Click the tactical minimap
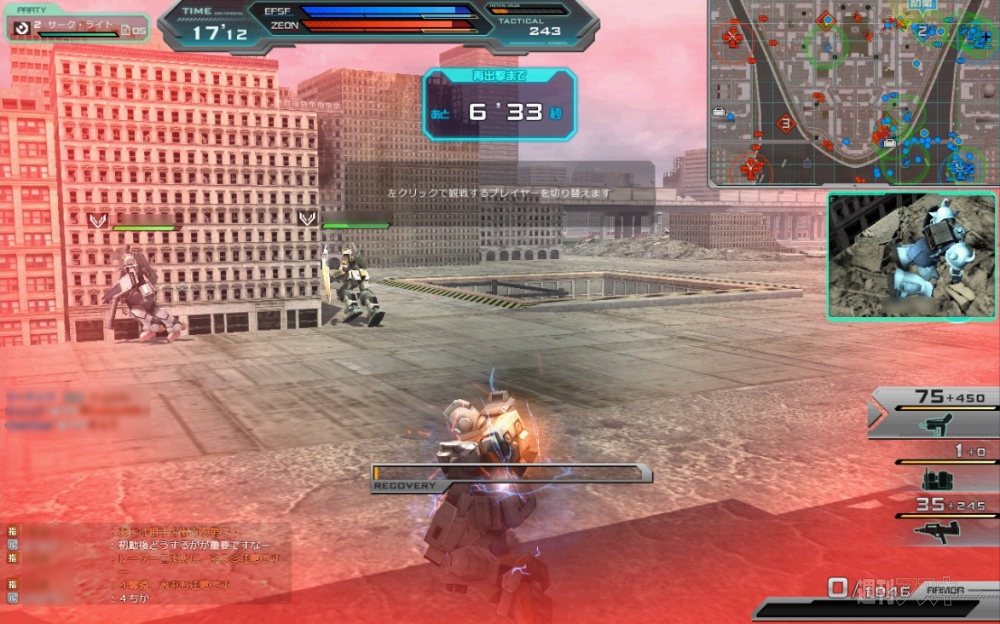This screenshot has width=1000, height=624. 853,93
